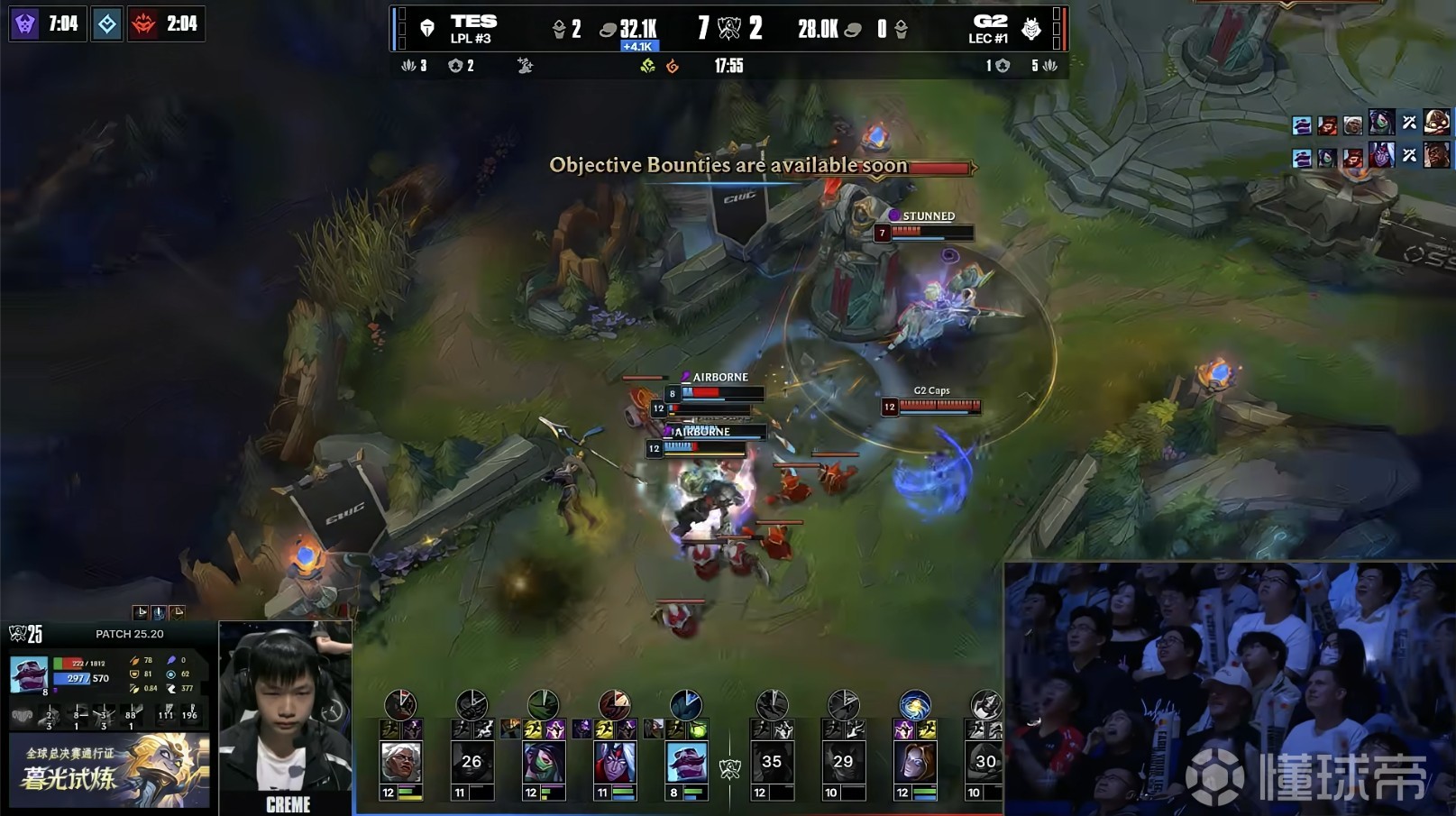Click the dead champion portrait showing 29

pos(843,763)
